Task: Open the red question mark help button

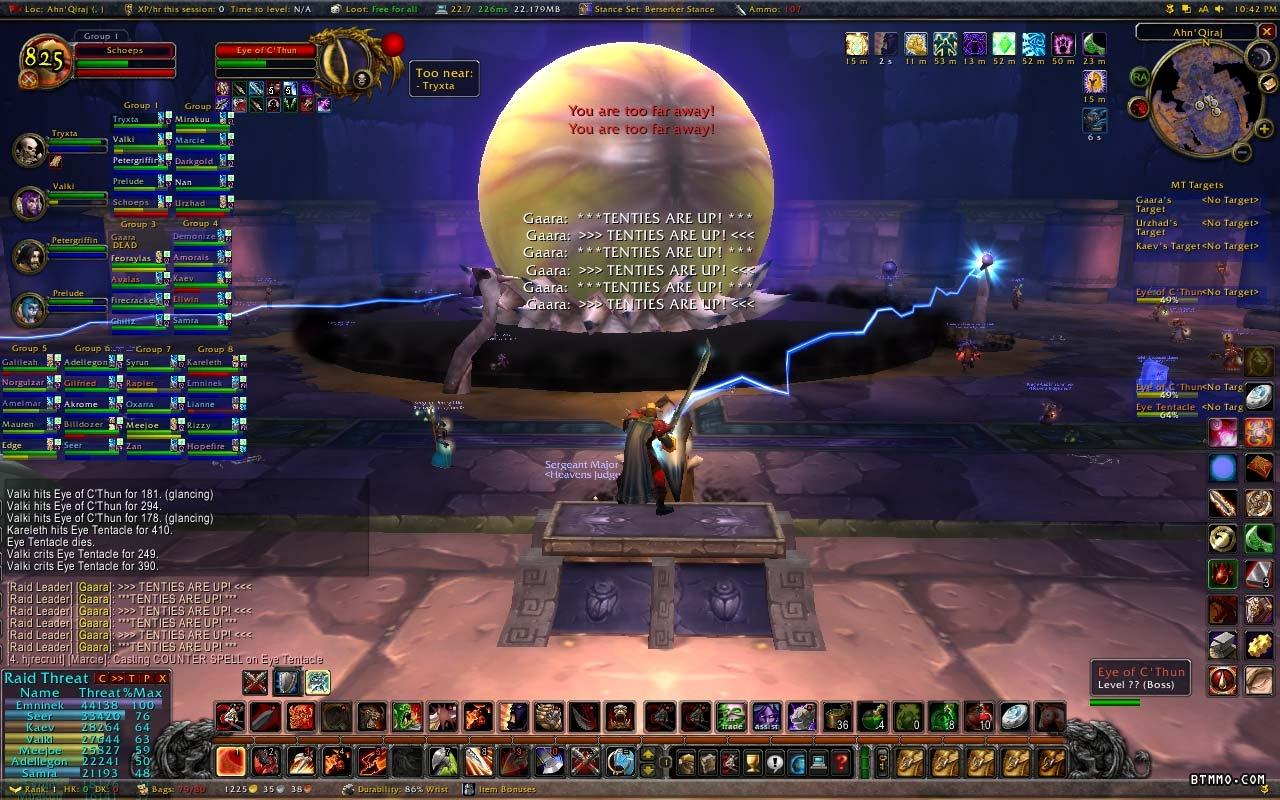Action: (842, 763)
